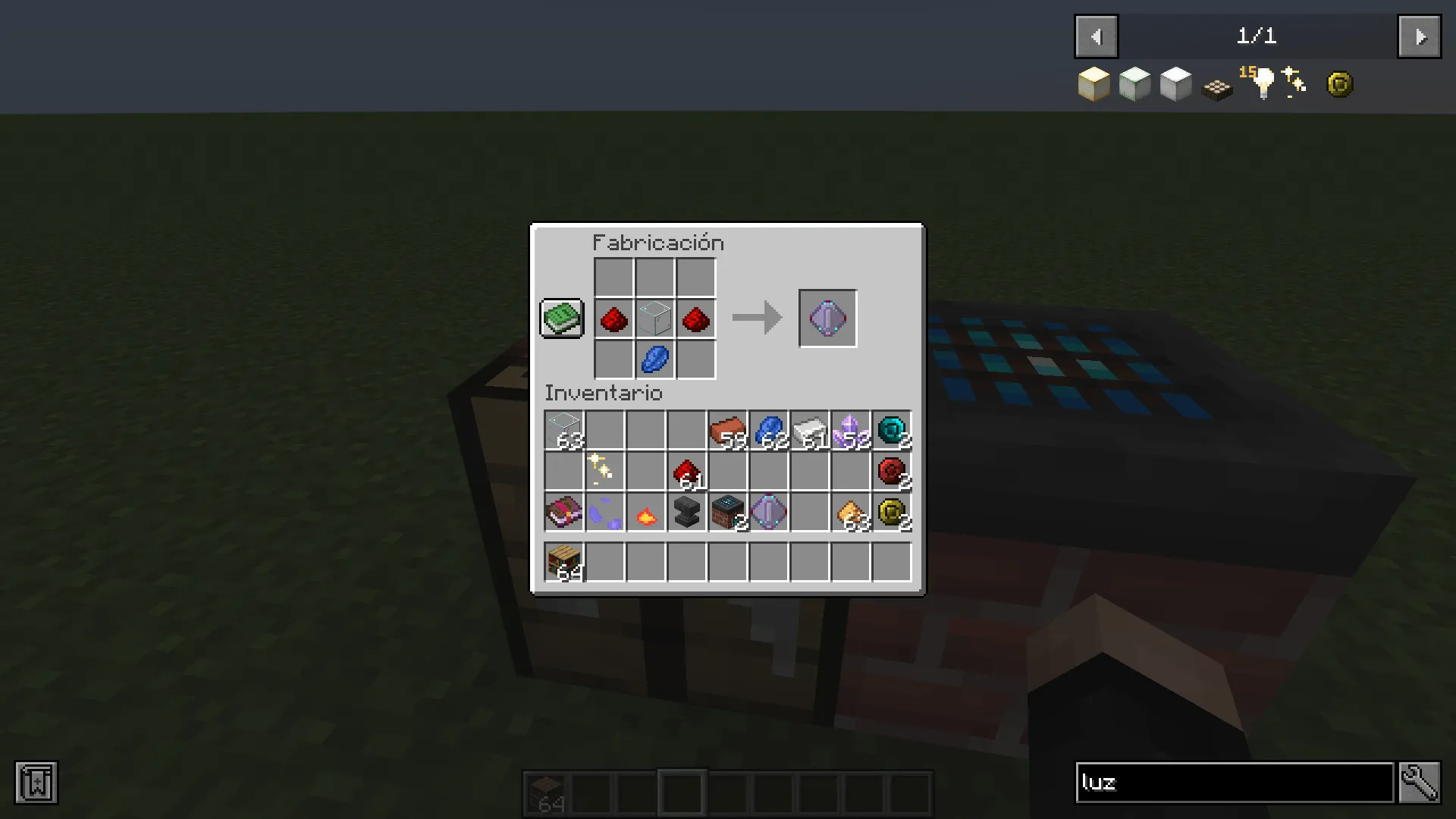The width and height of the screenshot is (1456, 819).
Task: Select the light item showing level 15
Action: (x=1259, y=85)
